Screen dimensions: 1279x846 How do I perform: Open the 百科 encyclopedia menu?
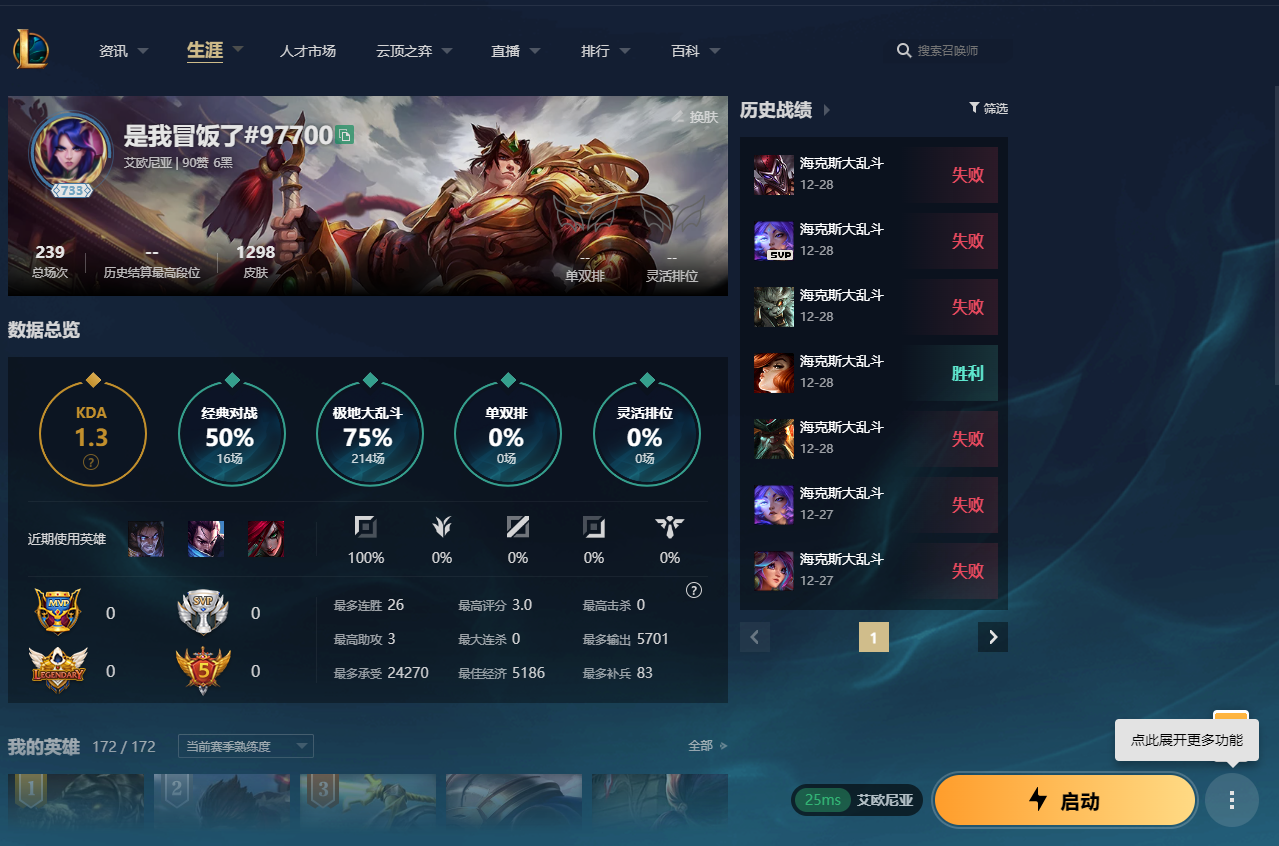pyautogui.click(x=695, y=51)
